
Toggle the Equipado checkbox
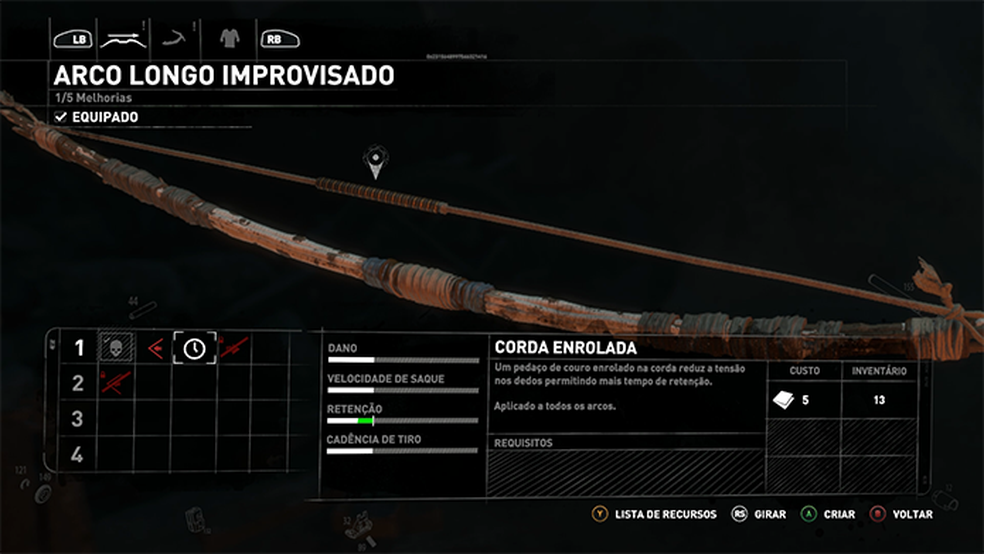coord(61,117)
